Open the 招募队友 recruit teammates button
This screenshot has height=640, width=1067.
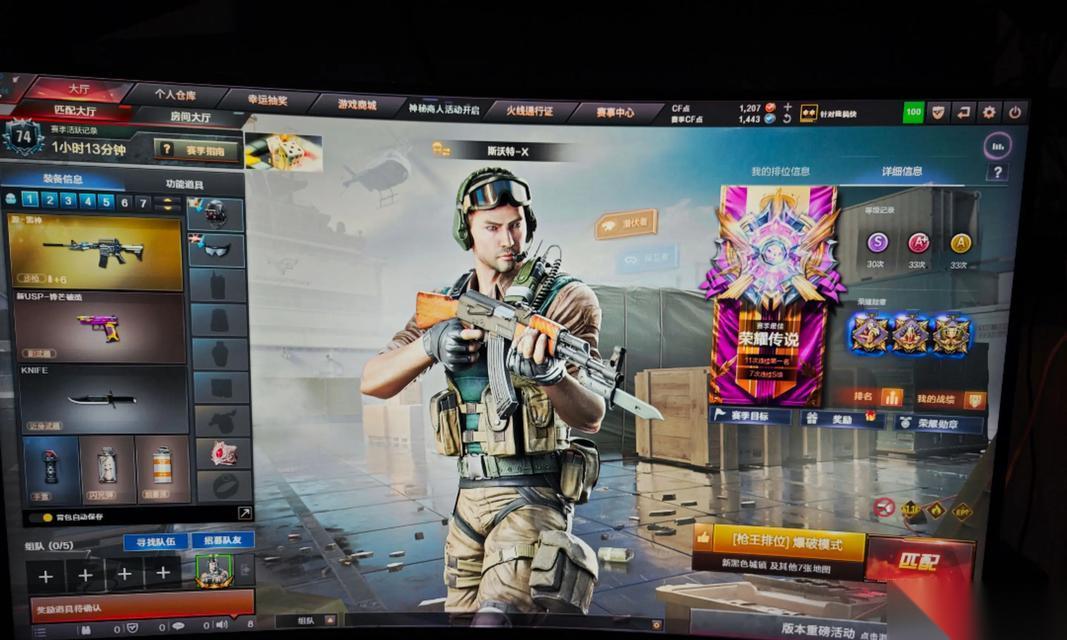tap(222, 540)
